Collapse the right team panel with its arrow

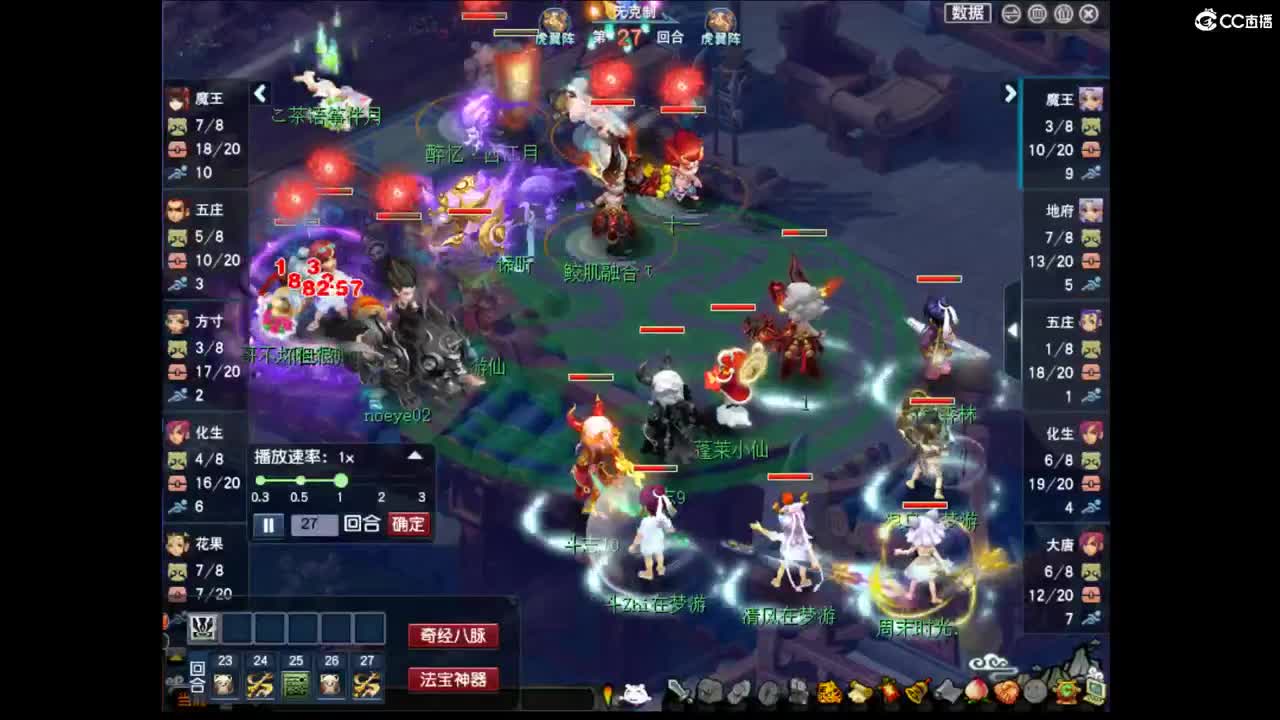pos(1010,93)
